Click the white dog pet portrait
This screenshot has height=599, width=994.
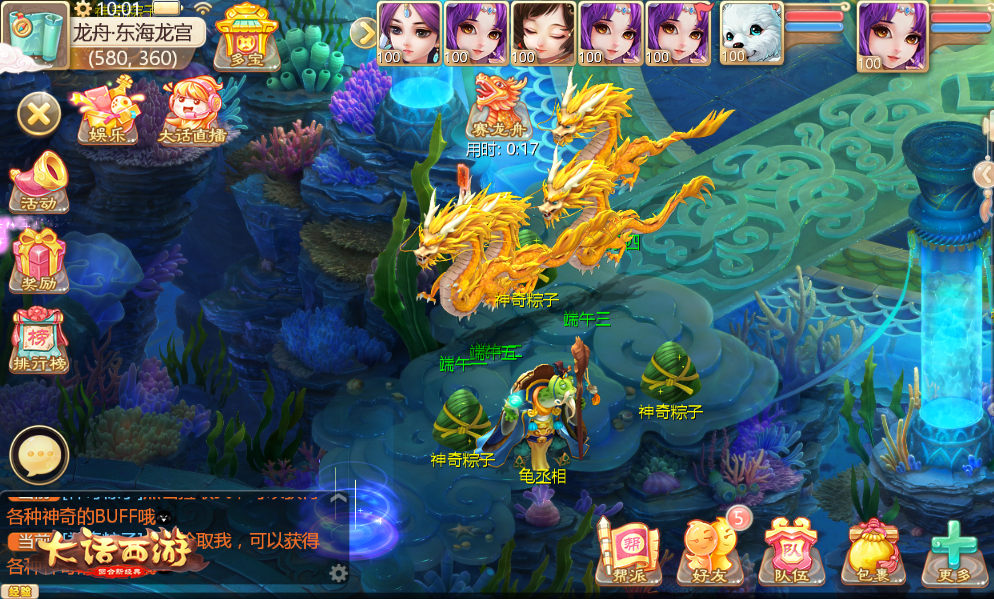pyautogui.click(x=752, y=33)
